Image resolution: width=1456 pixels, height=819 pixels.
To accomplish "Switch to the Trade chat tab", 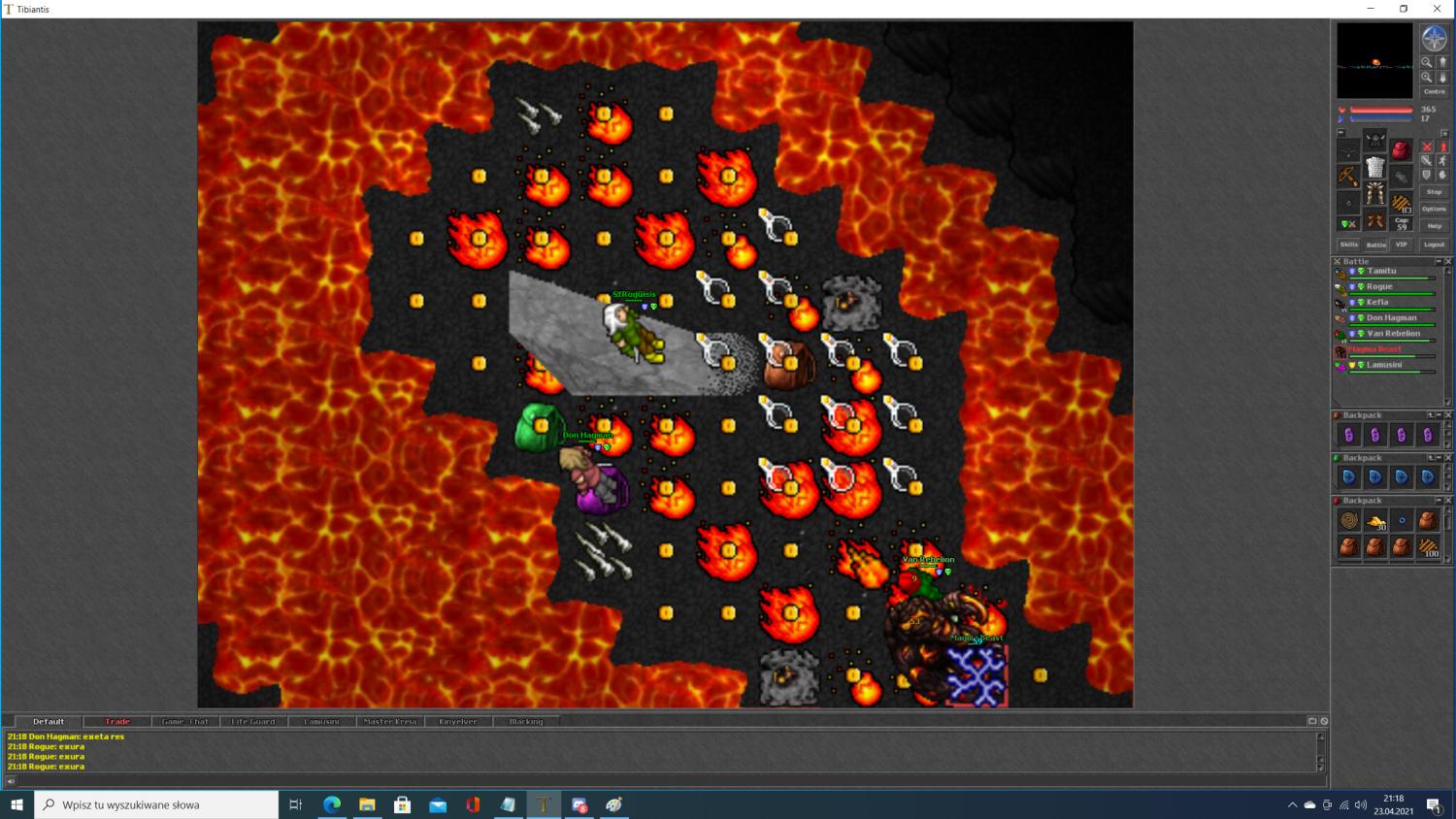I will (x=117, y=722).
